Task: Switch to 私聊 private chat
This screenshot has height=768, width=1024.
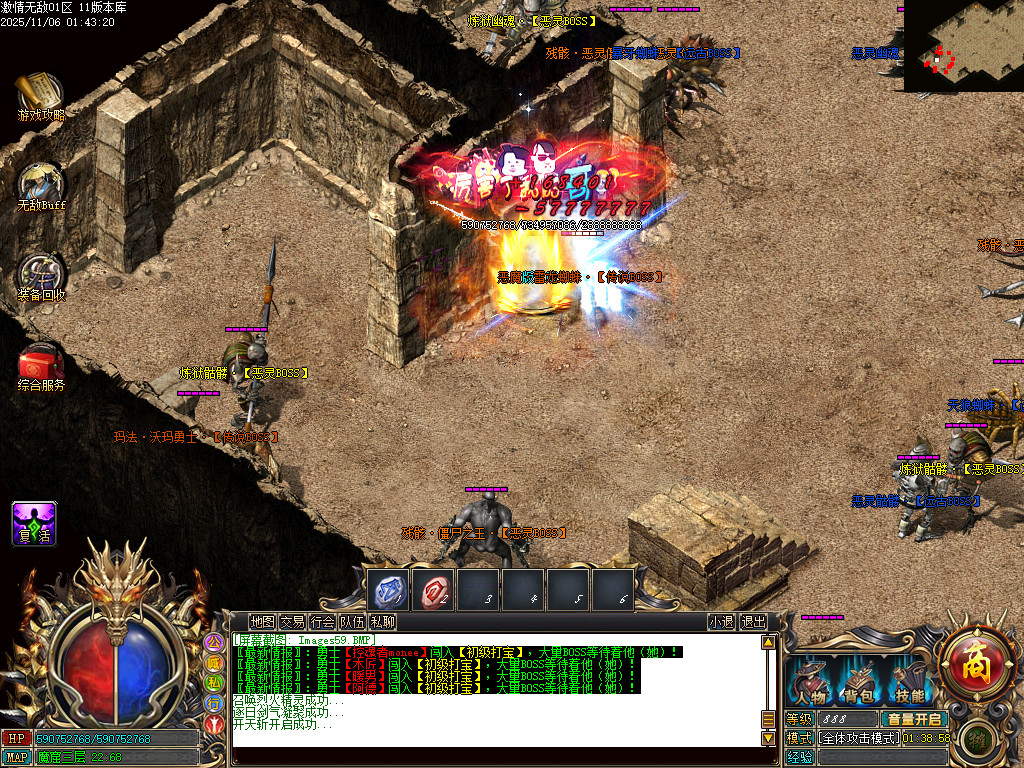Action: [x=382, y=621]
